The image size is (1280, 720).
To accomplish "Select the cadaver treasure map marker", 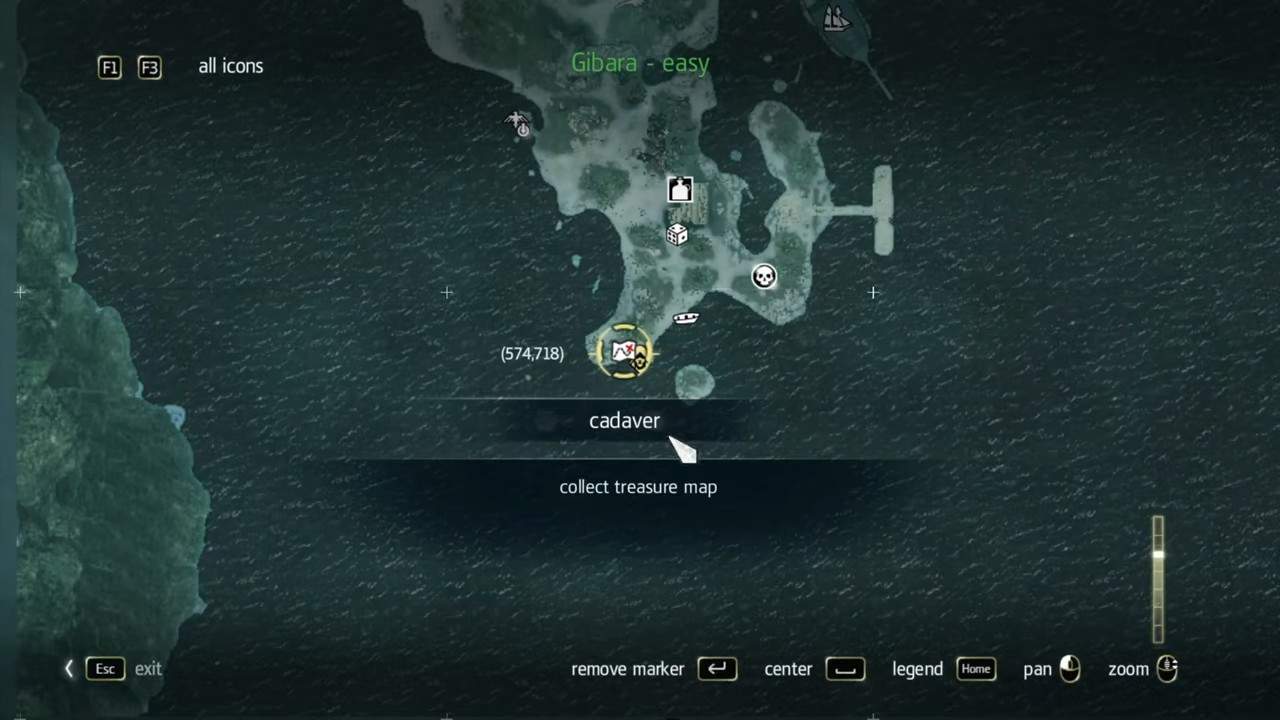I will pos(624,352).
